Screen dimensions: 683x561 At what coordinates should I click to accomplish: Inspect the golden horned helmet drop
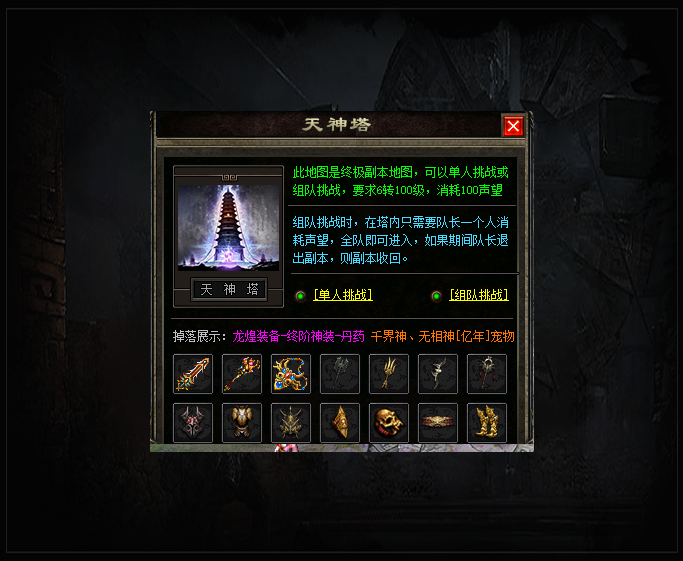(291, 423)
